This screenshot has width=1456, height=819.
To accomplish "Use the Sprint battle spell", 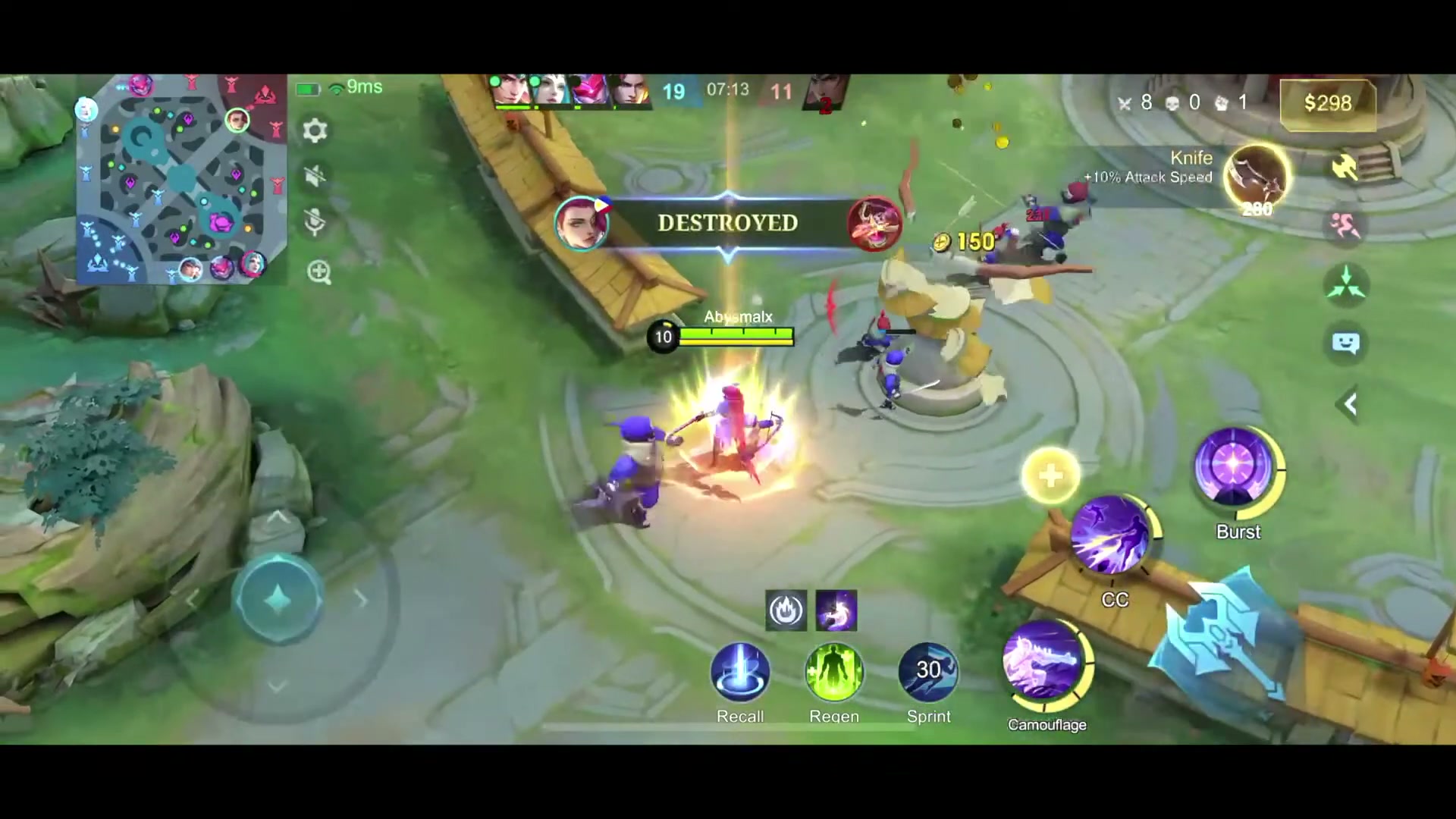I will (x=928, y=671).
